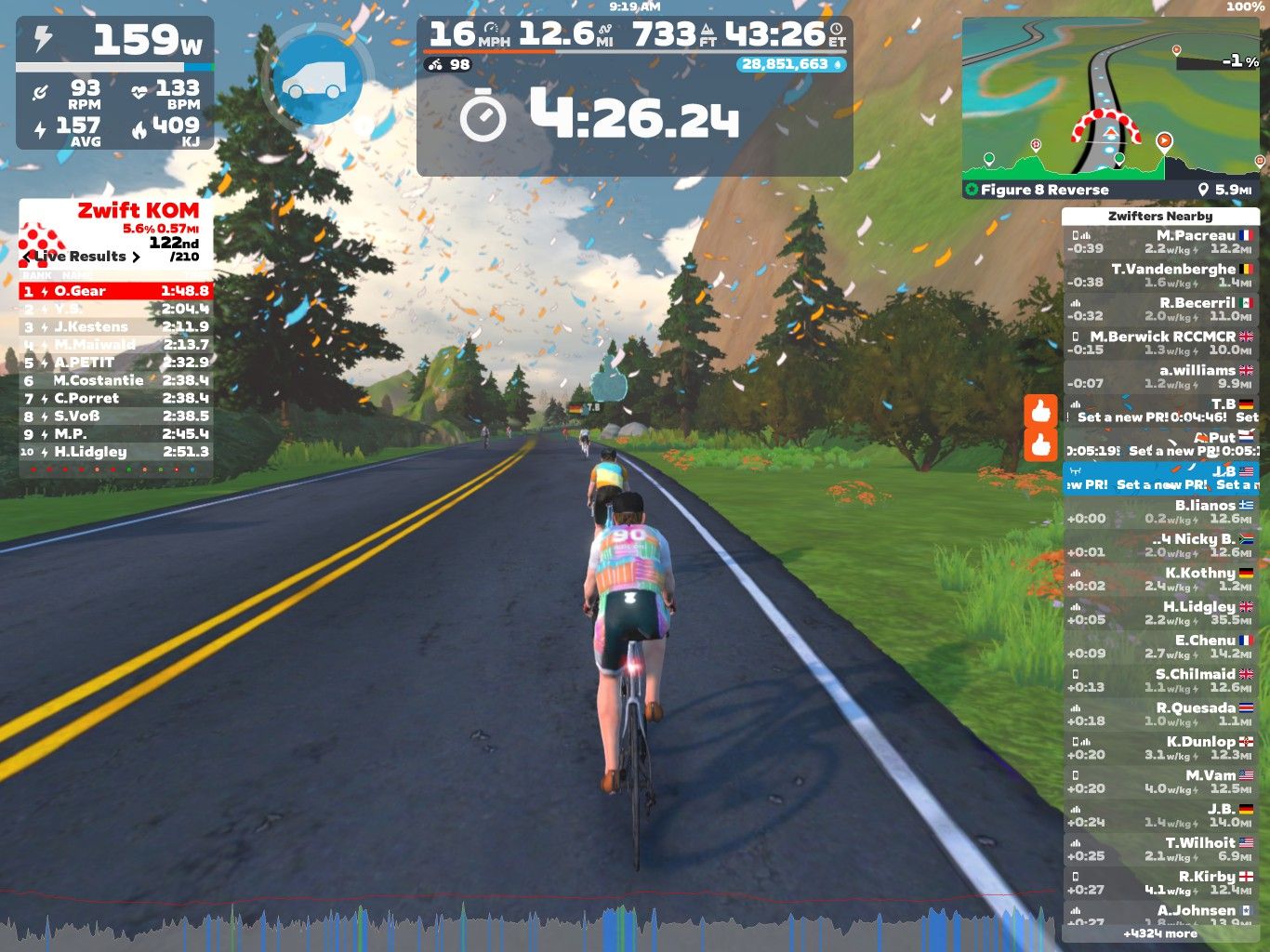Select O.Gear in the KOM leaderboard
The image size is (1270, 952).
115,291
